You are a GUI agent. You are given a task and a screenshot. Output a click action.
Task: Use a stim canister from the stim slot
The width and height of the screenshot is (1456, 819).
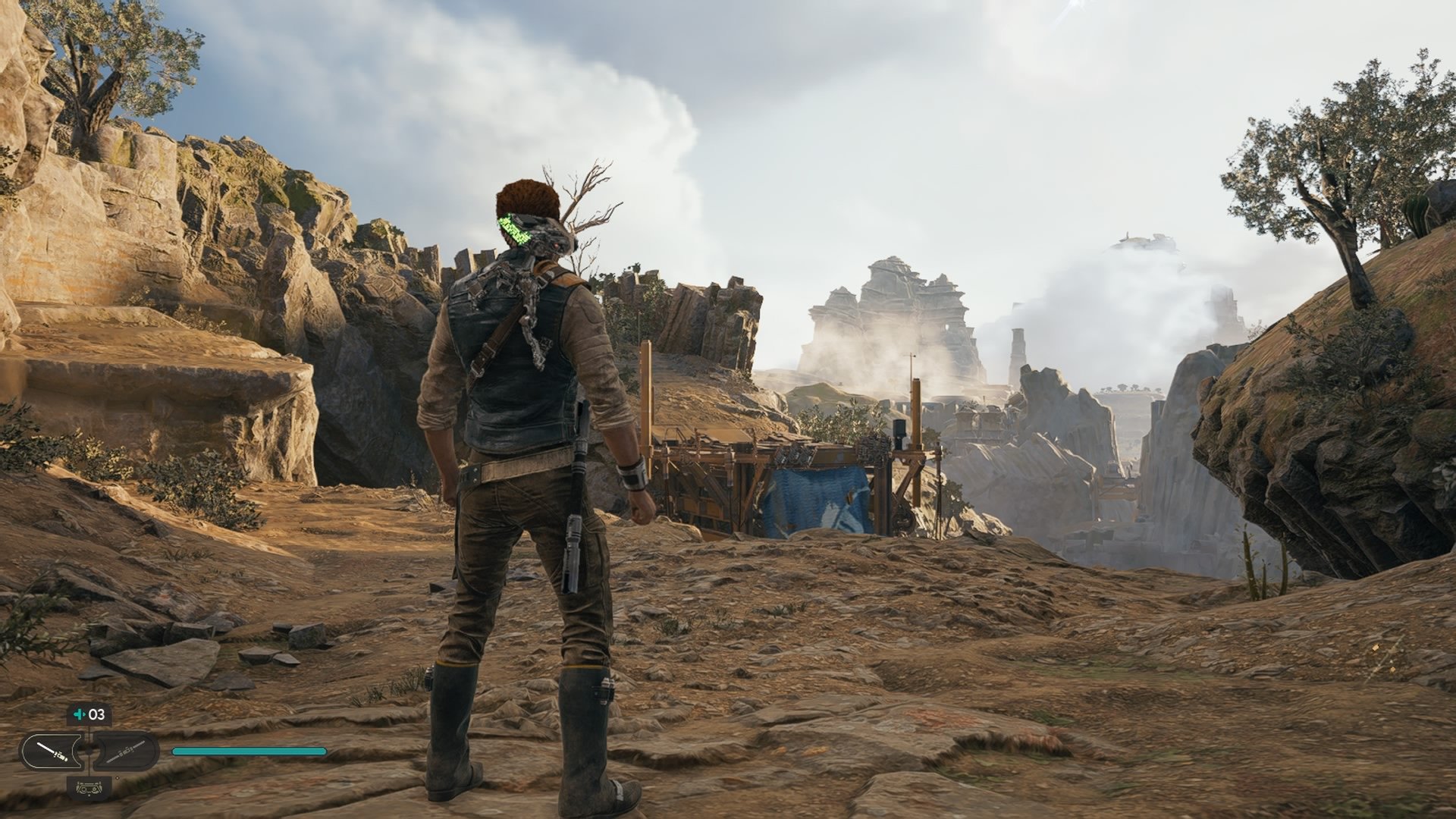[x=89, y=714]
